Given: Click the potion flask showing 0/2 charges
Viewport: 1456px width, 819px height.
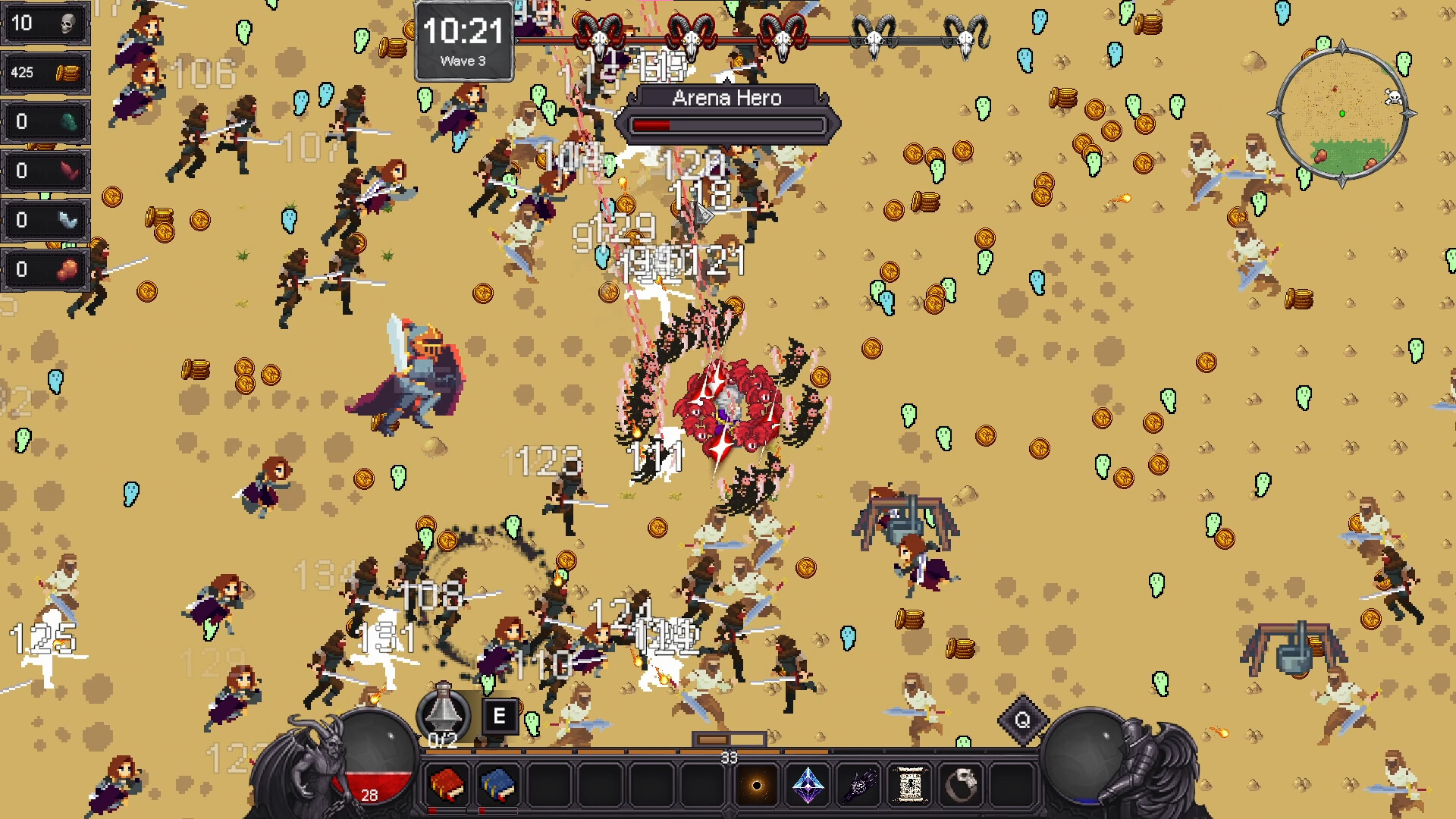Looking at the screenshot, I should pyautogui.click(x=442, y=716).
